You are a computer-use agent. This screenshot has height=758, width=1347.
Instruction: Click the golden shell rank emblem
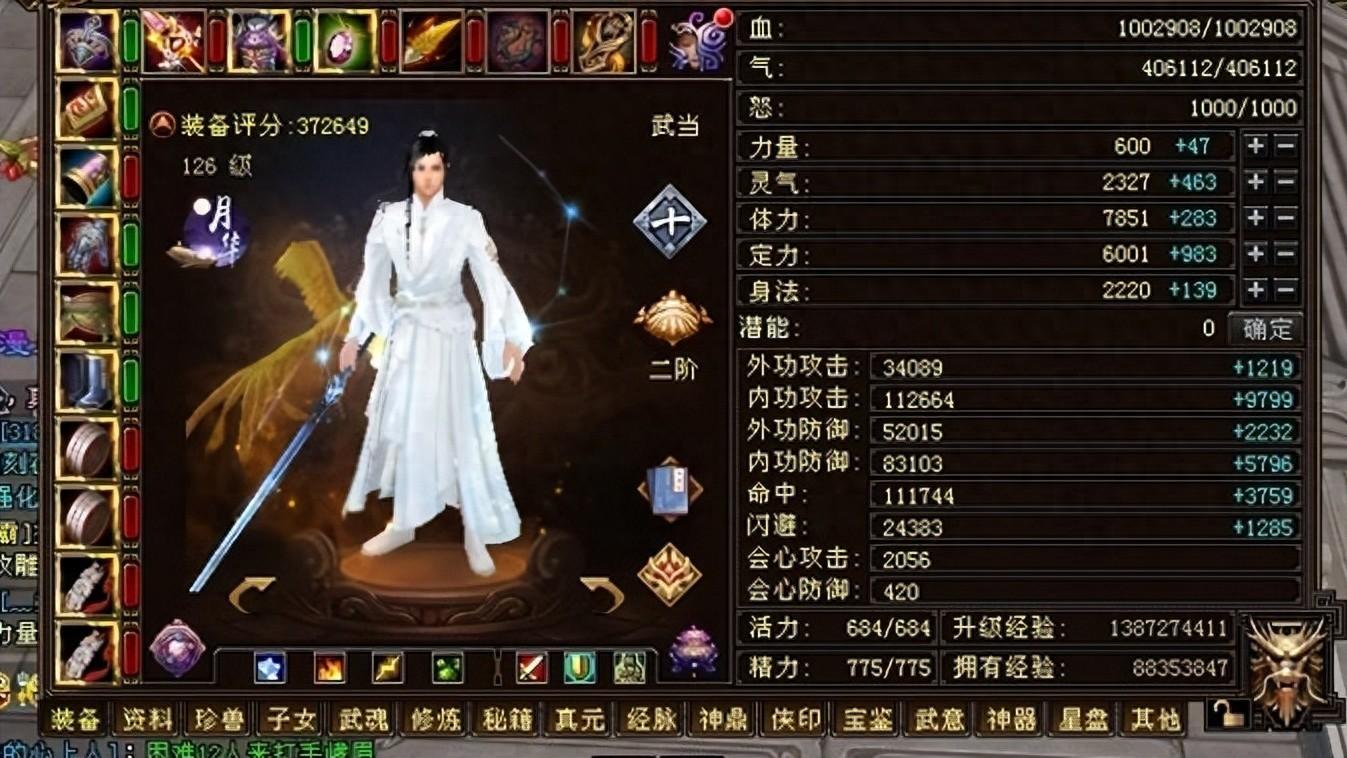672,315
